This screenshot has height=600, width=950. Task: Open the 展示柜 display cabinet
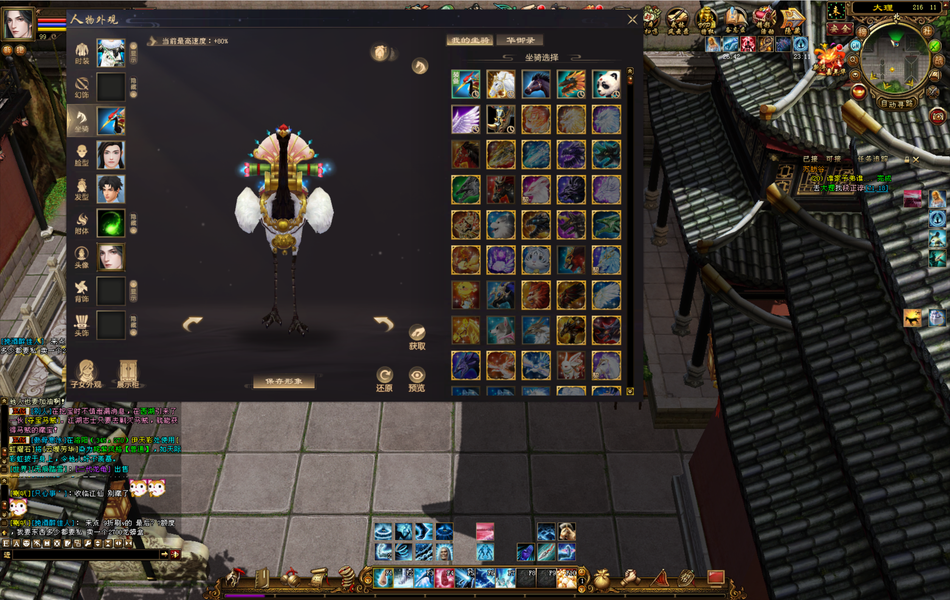point(128,372)
